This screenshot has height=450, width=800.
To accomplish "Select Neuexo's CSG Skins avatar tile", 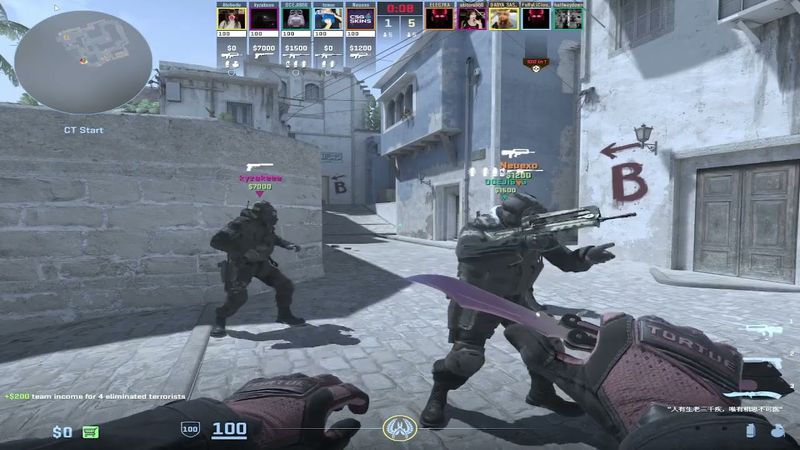I will [x=360, y=19].
